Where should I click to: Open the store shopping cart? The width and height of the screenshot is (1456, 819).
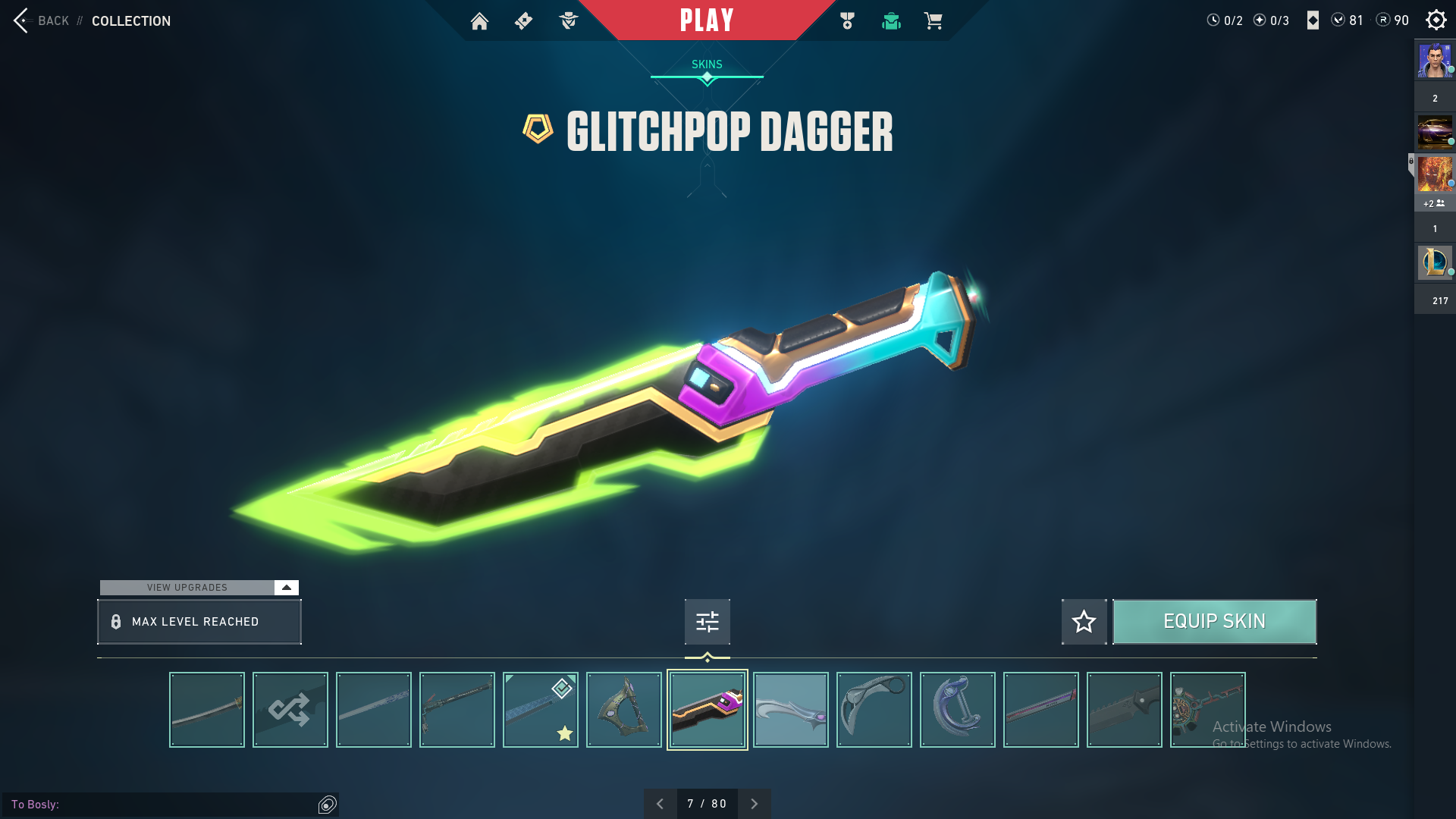pos(933,21)
